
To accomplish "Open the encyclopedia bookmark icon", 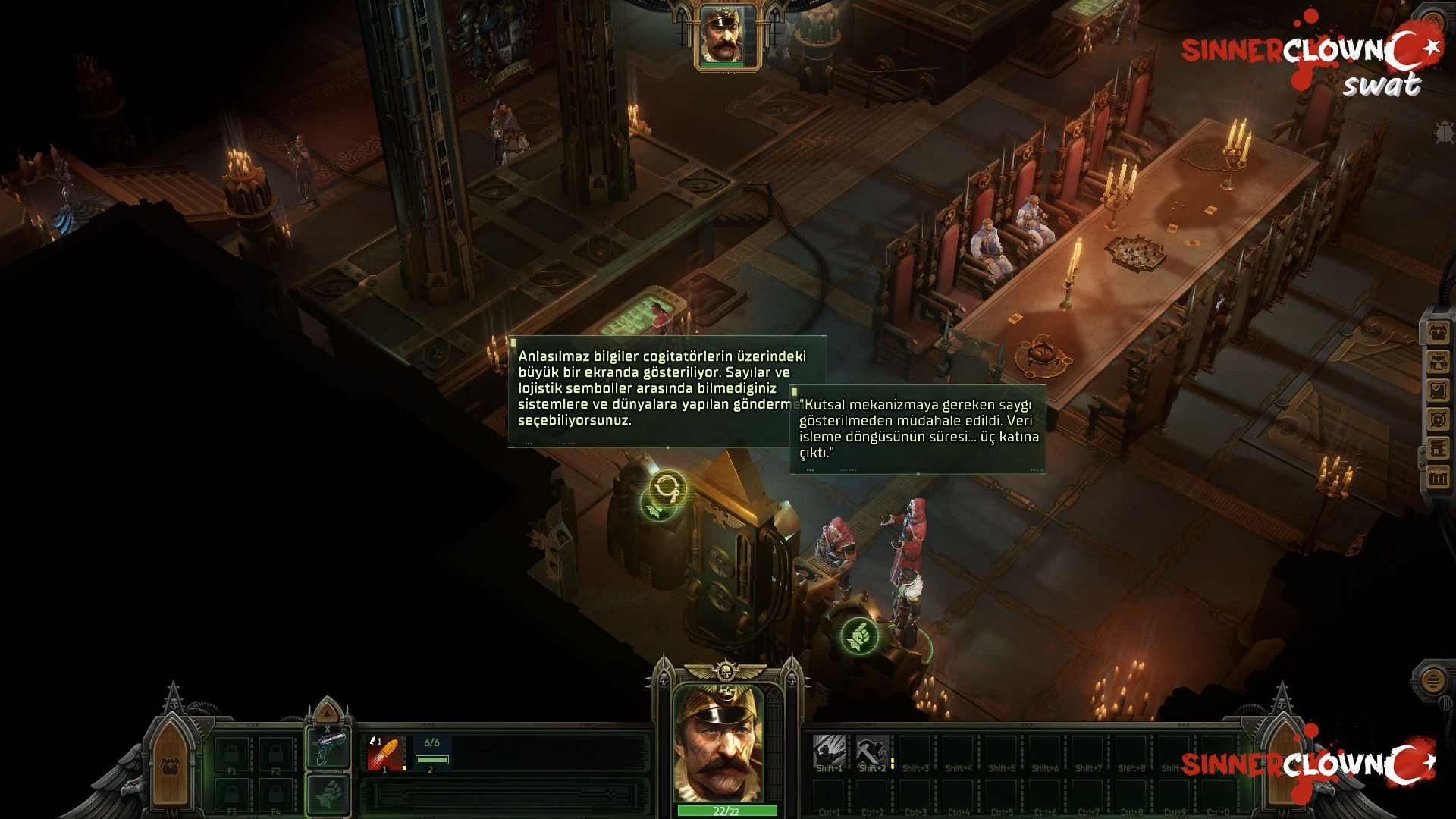I will pyautogui.click(x=1438, y=448).
